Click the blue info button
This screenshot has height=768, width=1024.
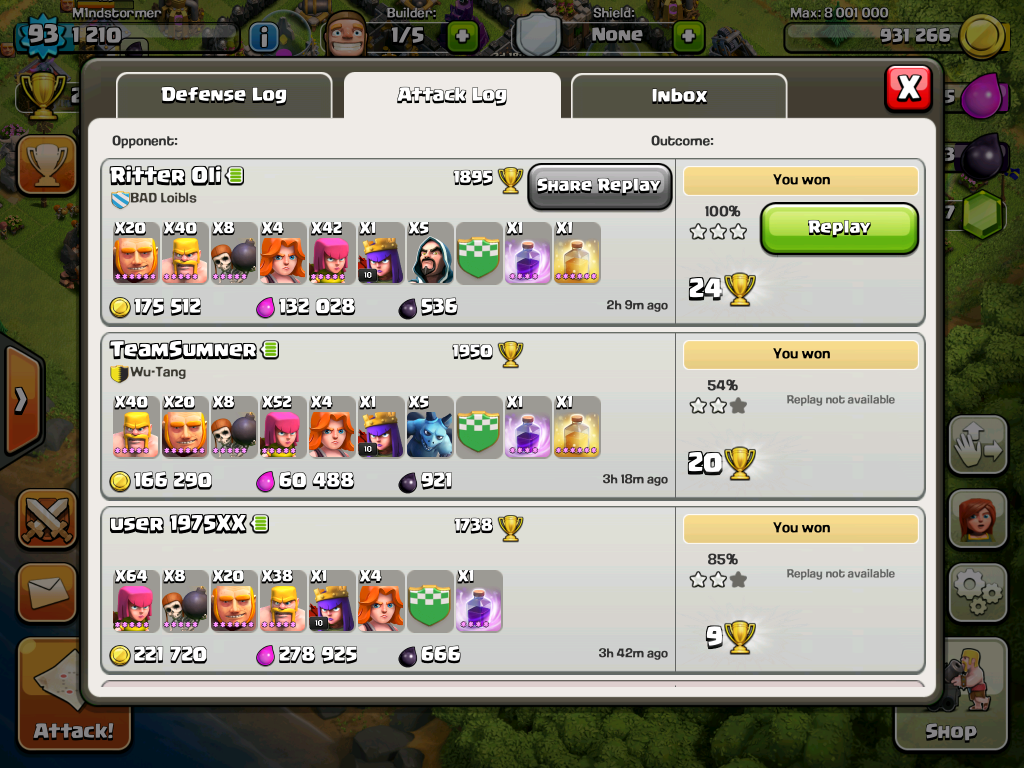point(263,38)
